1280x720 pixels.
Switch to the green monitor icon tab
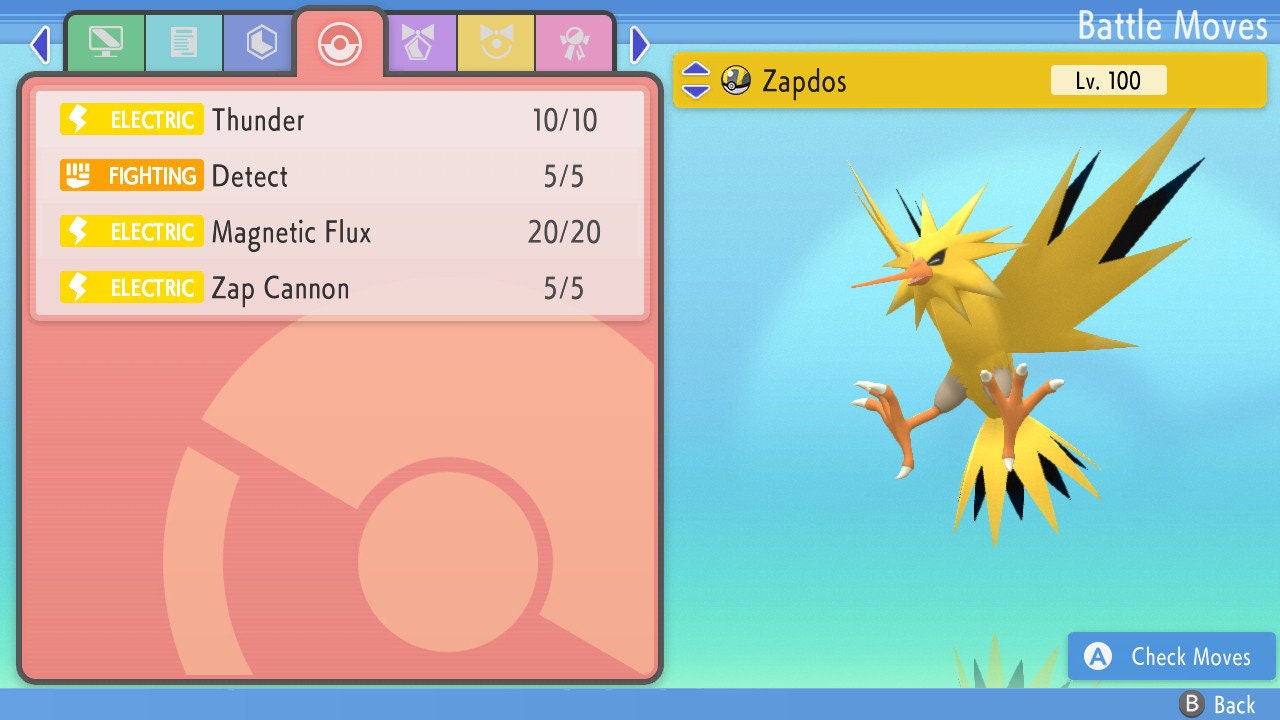click(x=105, y=43)
